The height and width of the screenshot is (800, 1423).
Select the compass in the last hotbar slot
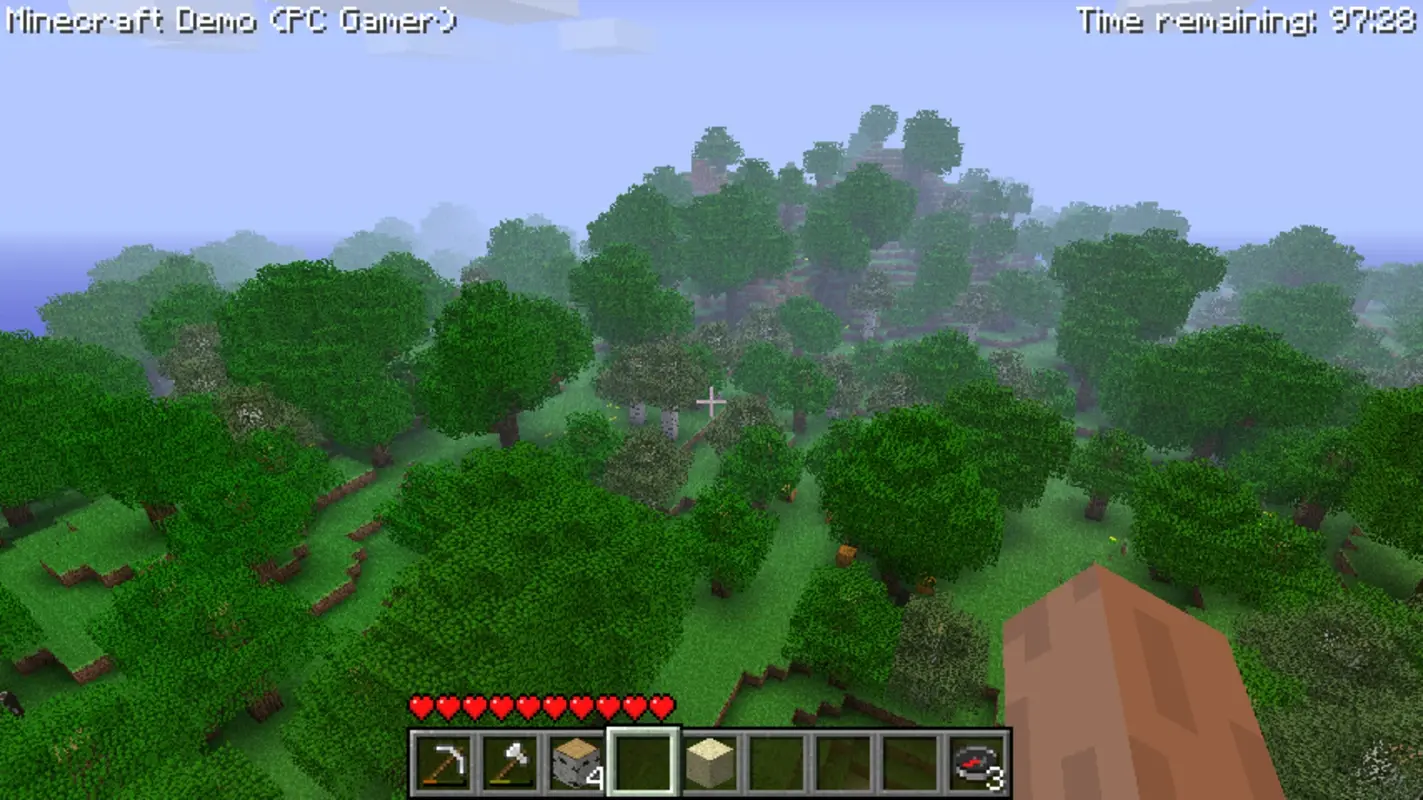tap(976, 762)
